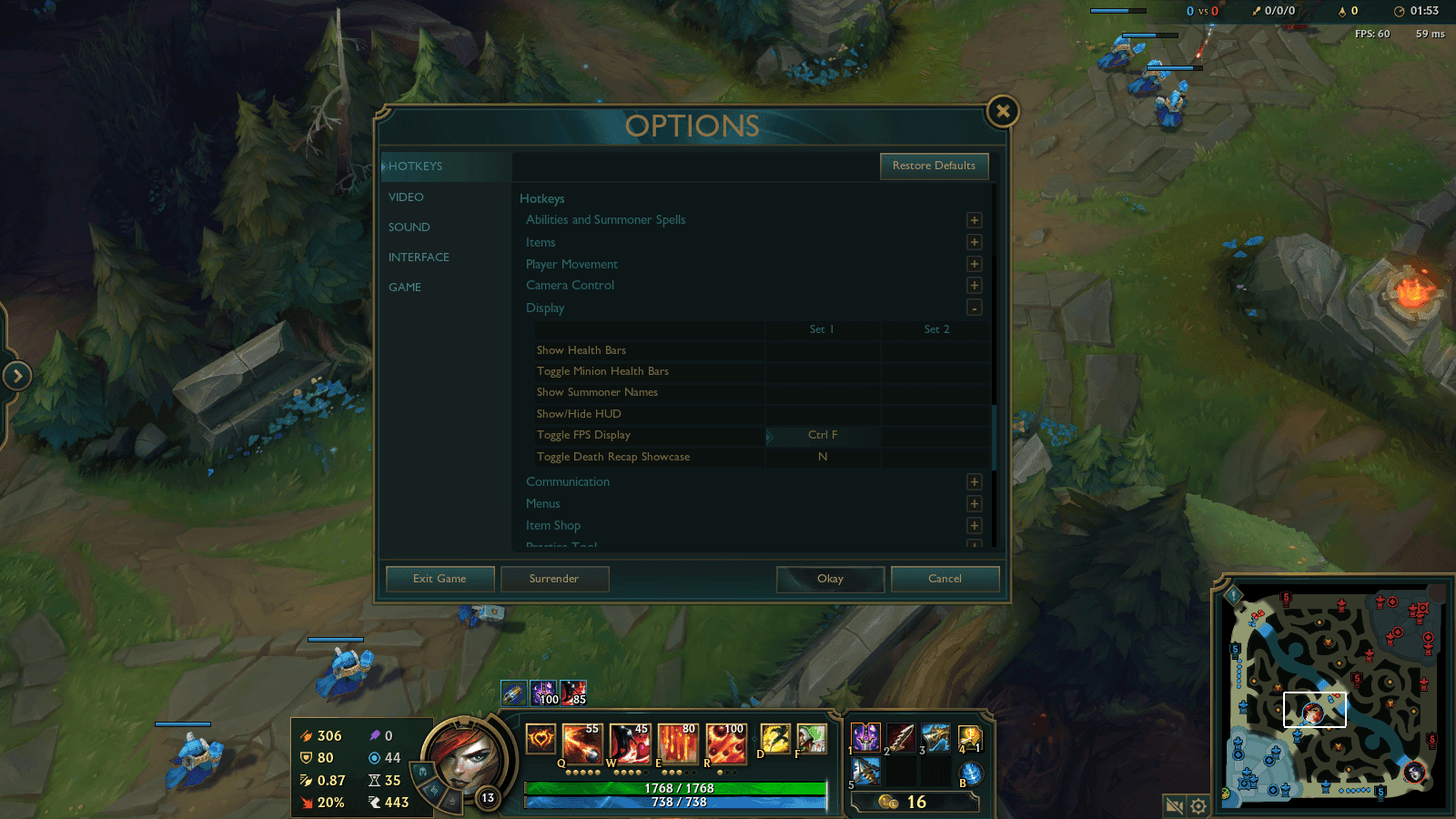The width and height of the screenshot is (1456, 819).
Task: Expand the Communication hotkeys
Action: 974,482
